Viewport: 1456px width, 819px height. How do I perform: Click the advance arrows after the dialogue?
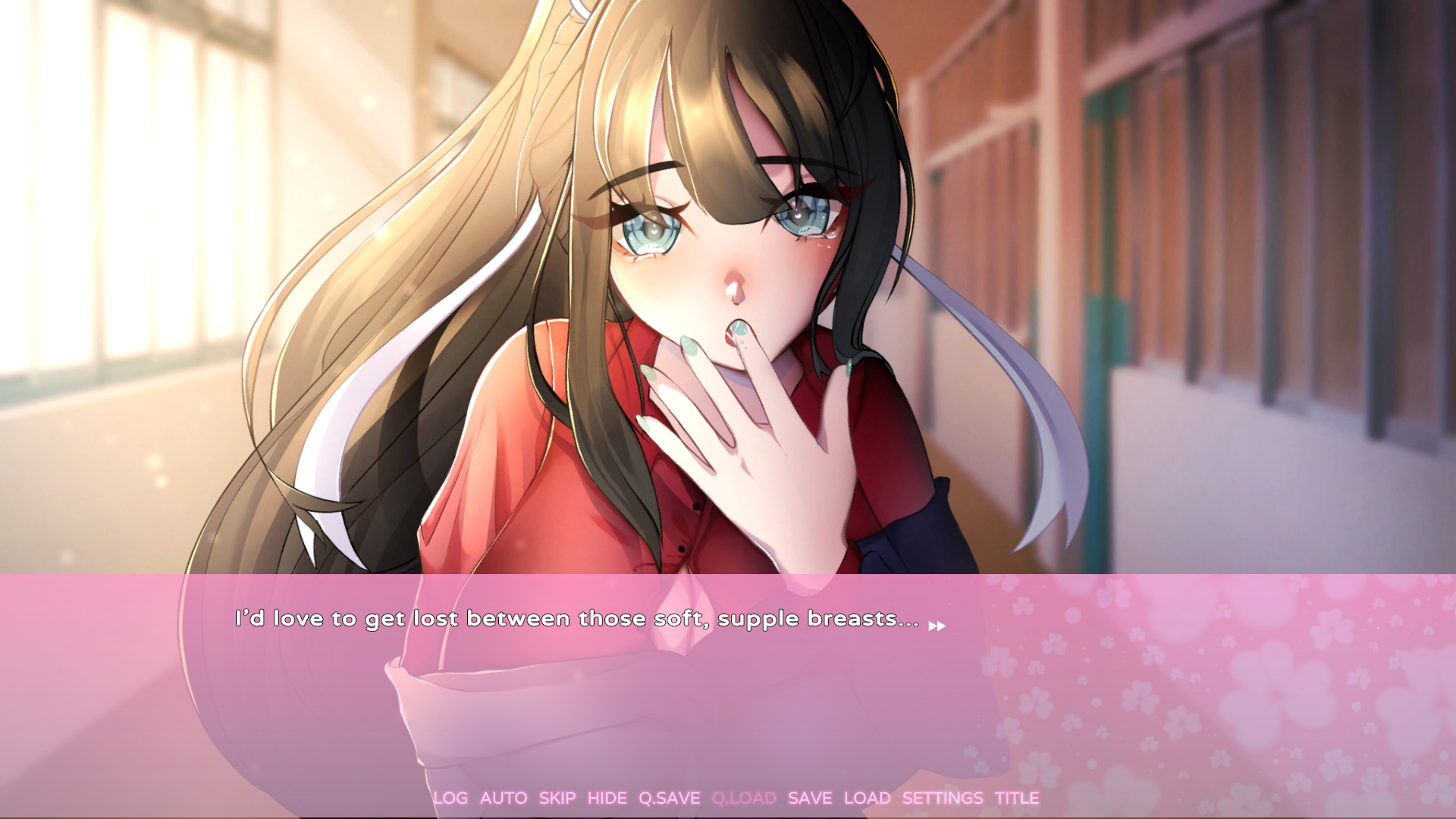pyautogui.click(x=936, y=626)
